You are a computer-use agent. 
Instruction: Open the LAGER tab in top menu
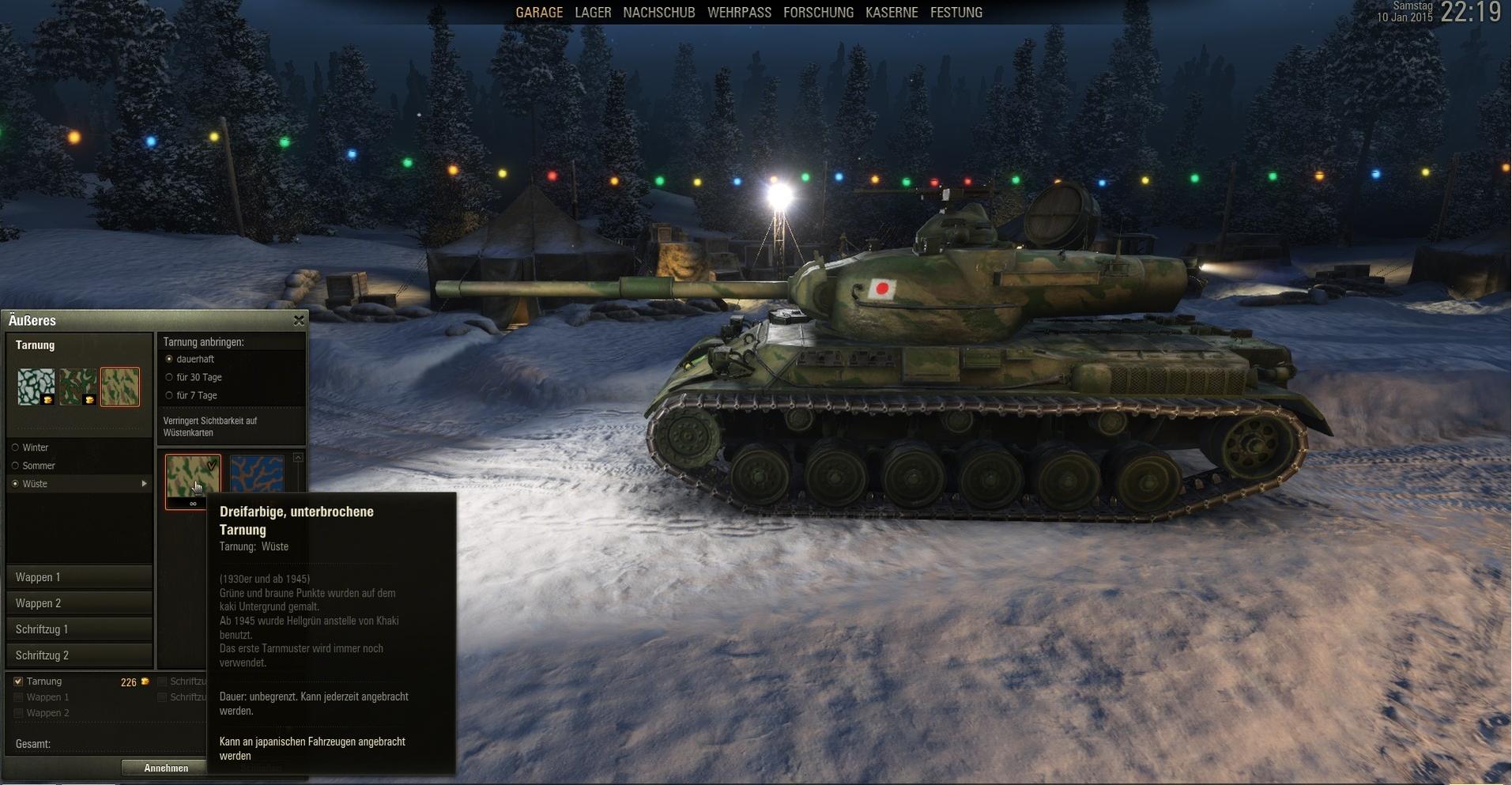tap(593, 13)
